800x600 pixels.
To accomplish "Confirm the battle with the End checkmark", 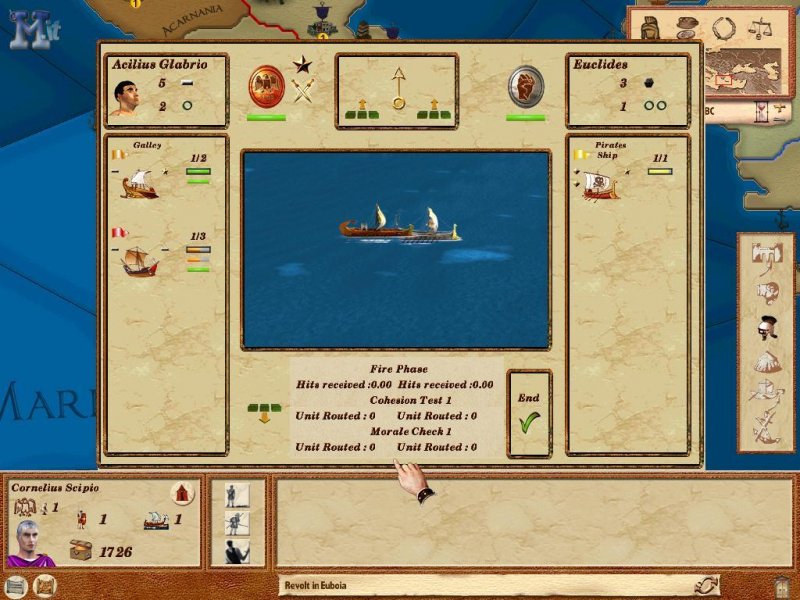I will coord(529,414).
